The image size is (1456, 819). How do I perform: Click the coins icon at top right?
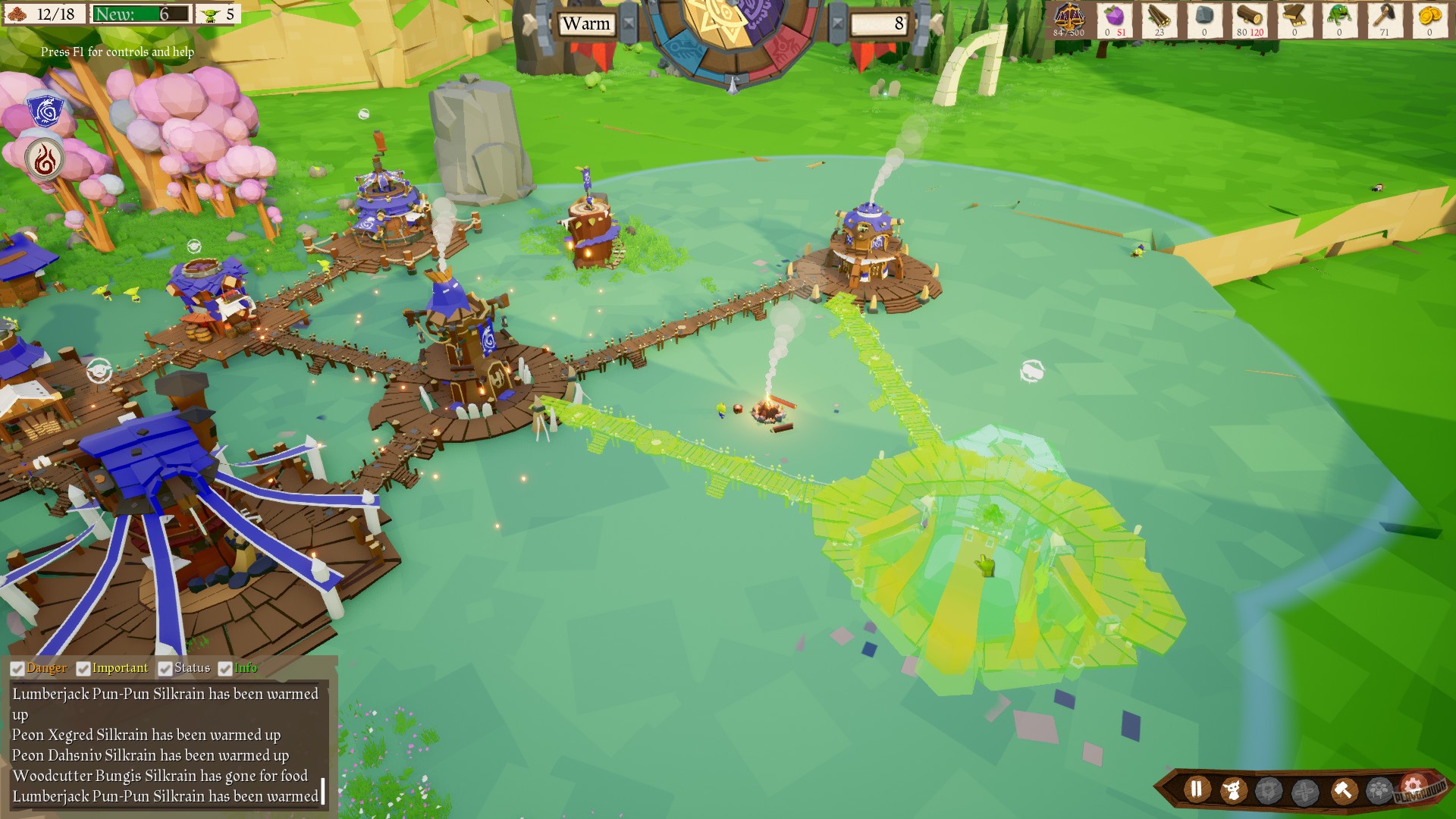pos(1432,17)
